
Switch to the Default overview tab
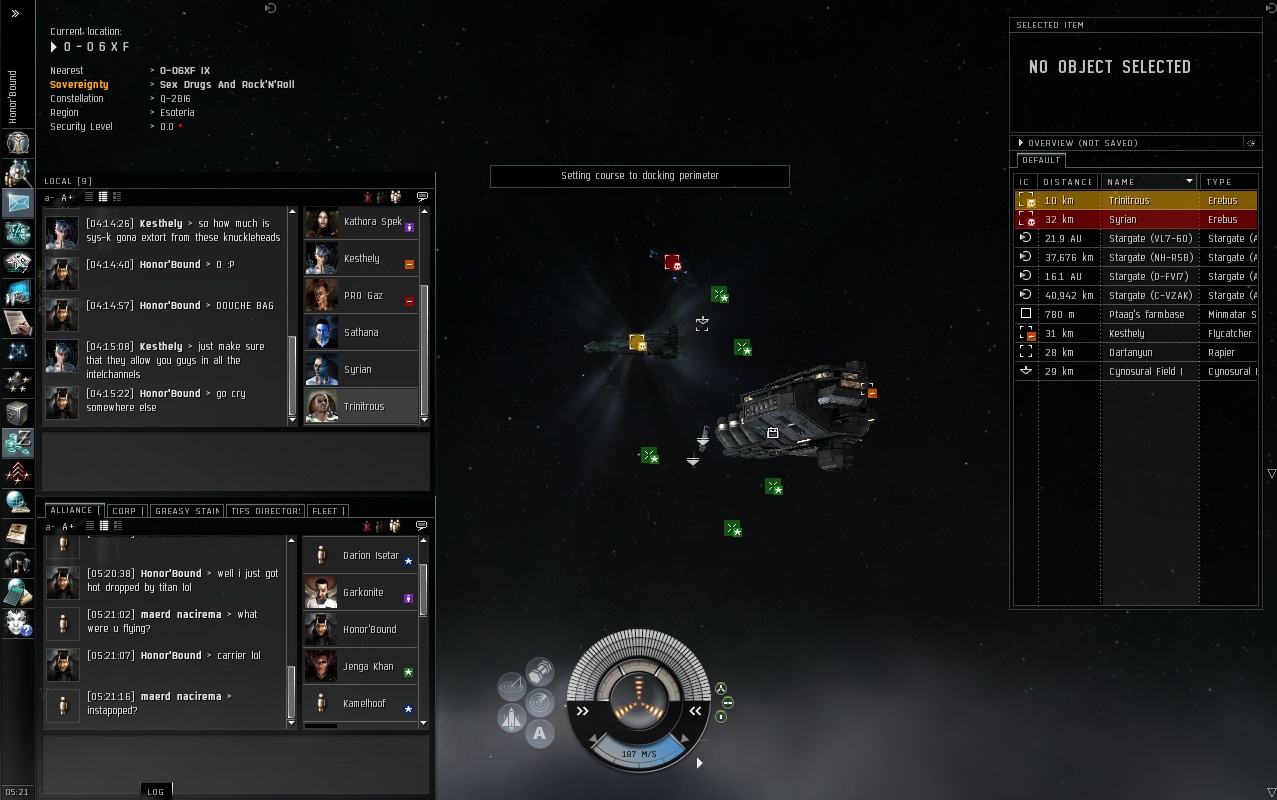click(1041, 160)
